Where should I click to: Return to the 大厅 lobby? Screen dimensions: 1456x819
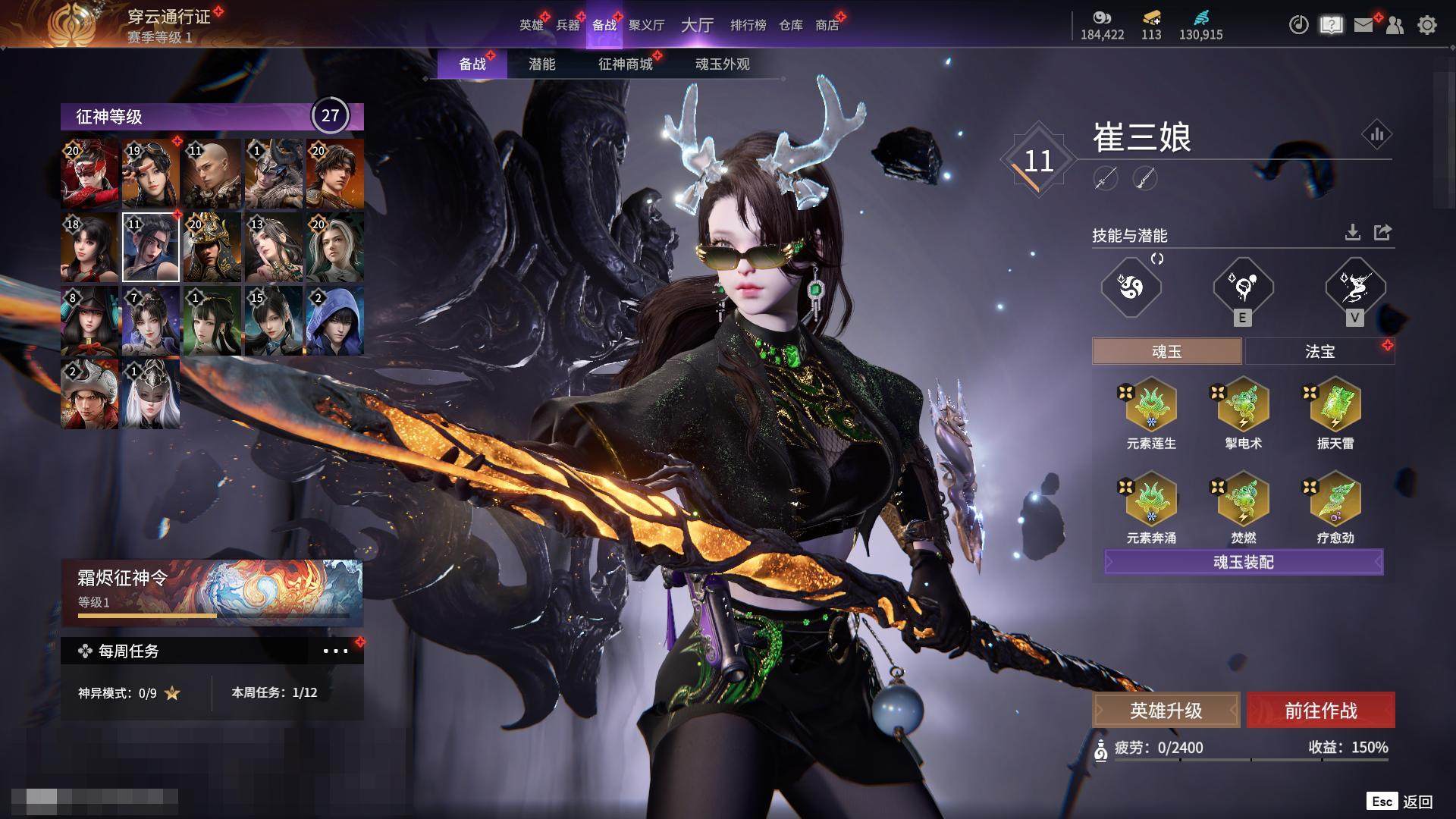(x=697, y=25)
